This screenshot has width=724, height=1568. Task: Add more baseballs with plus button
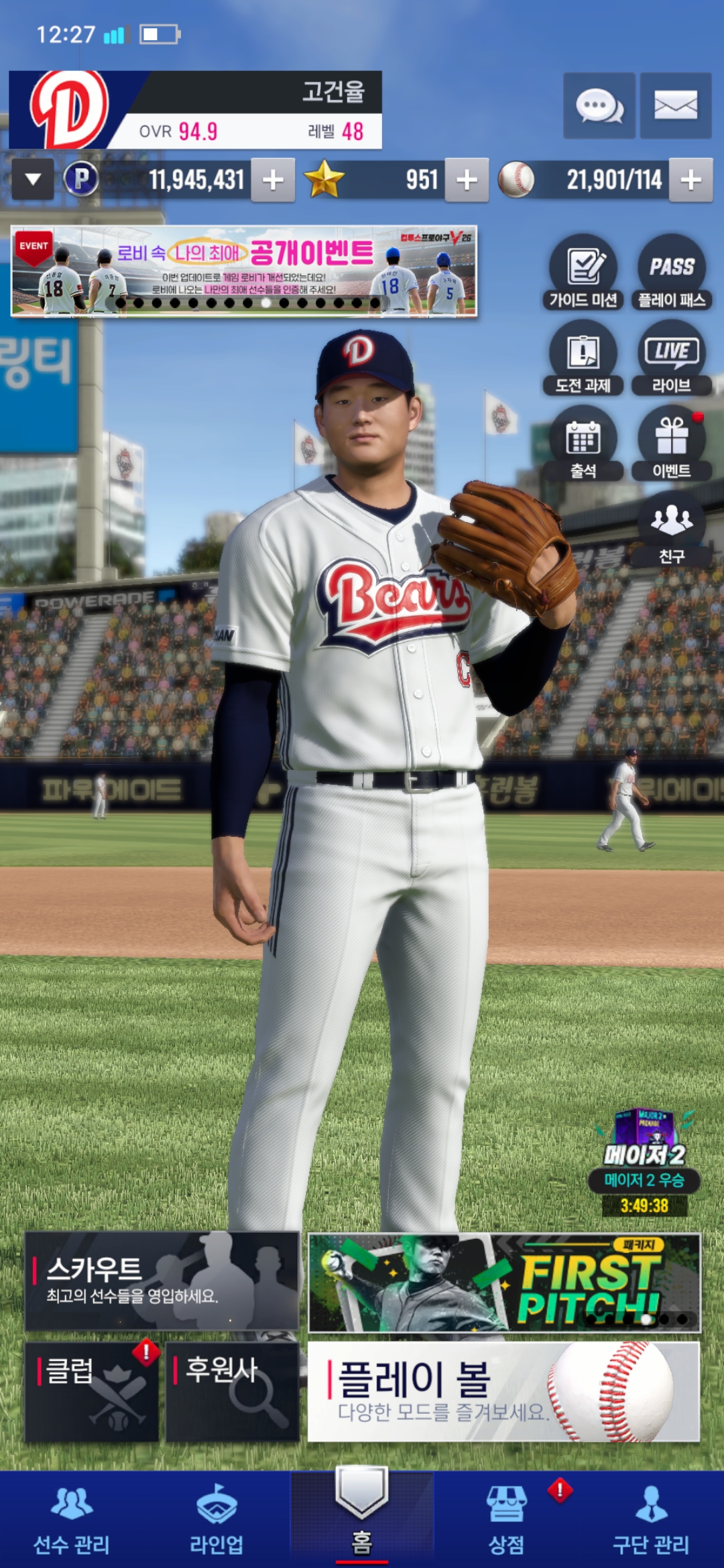[690, 180]
